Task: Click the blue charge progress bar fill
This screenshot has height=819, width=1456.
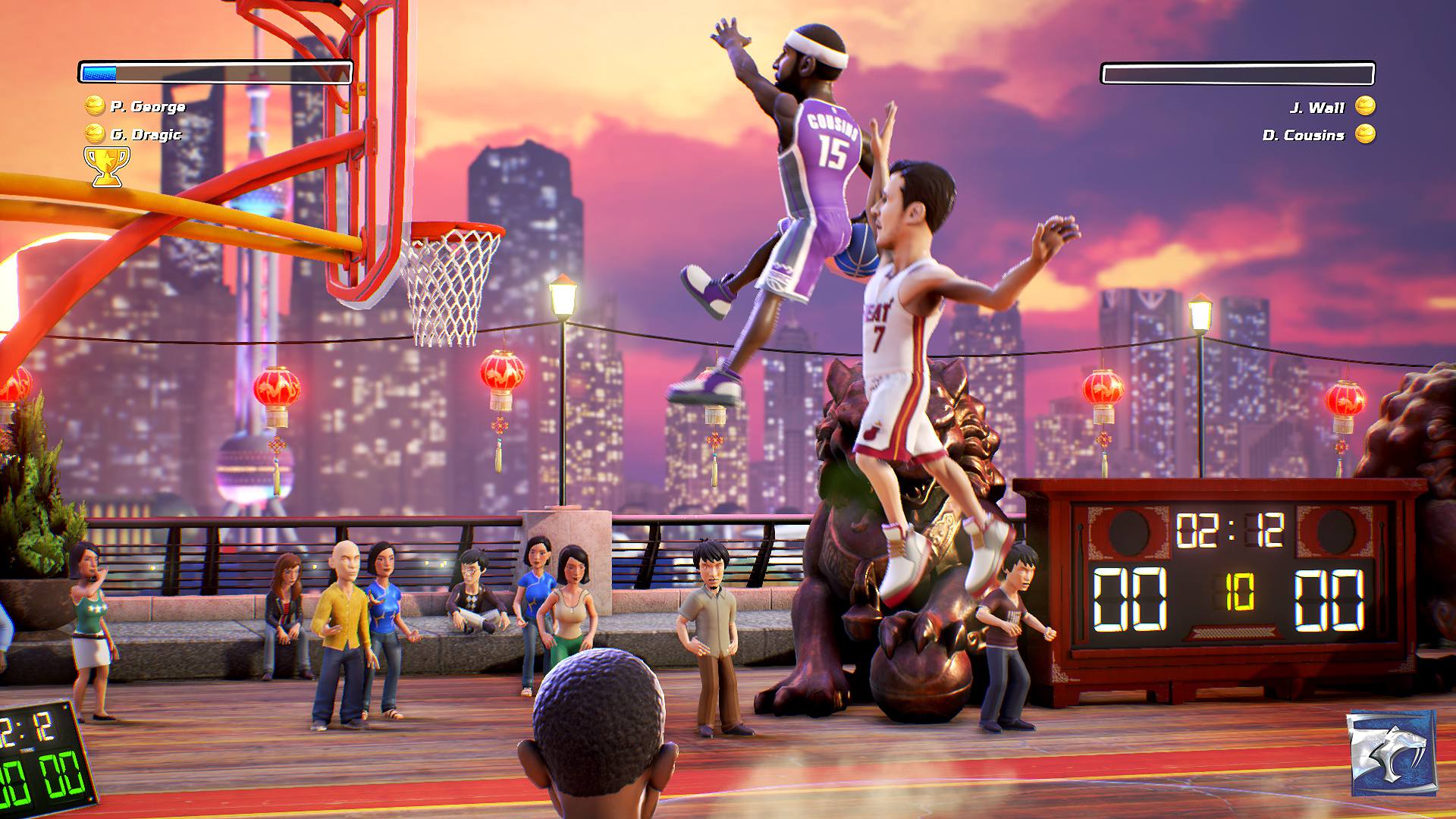Action: [x=99, y=71]
